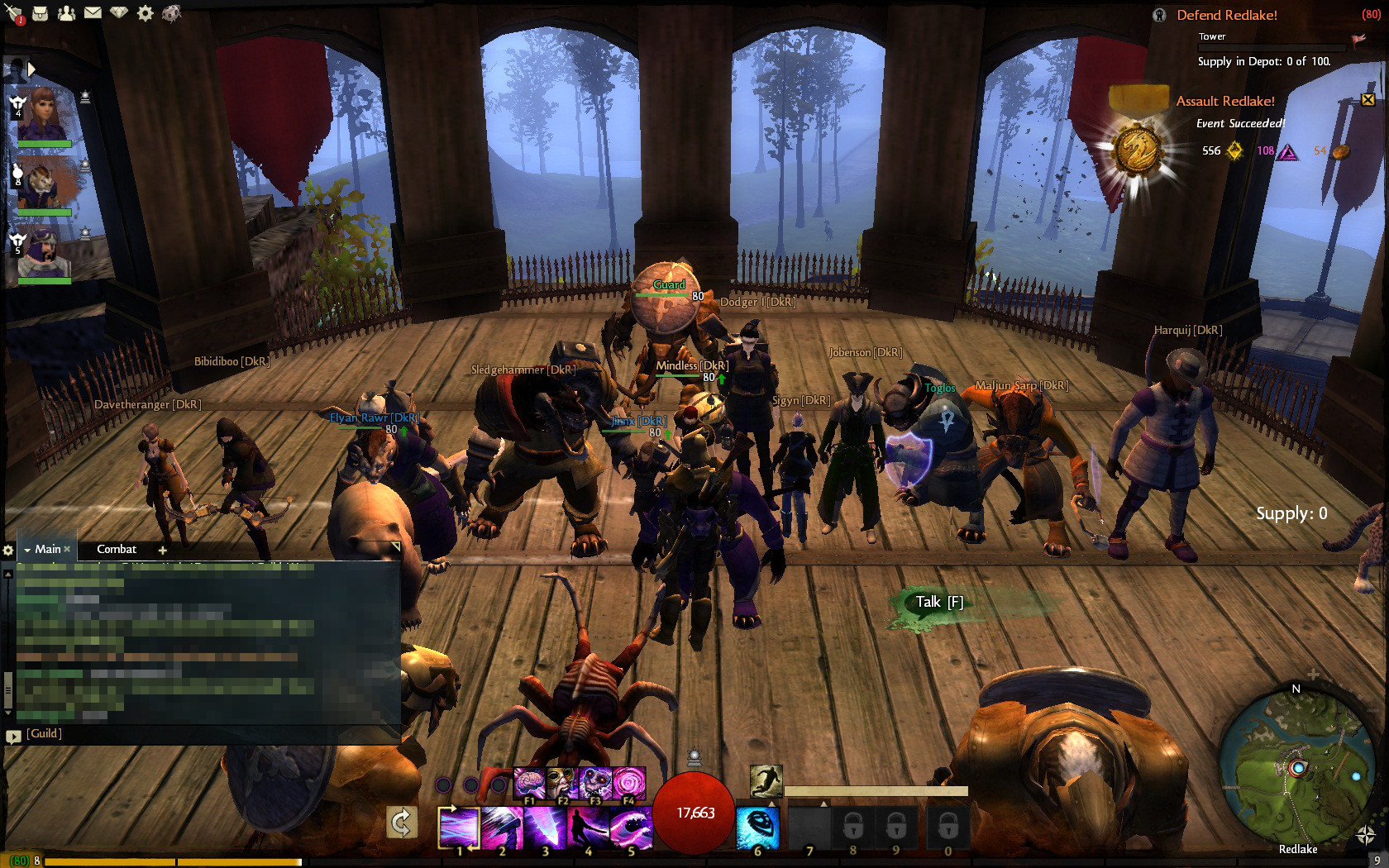Open the Hero panel sword-and-shield icon

click(x=13, y=13)
